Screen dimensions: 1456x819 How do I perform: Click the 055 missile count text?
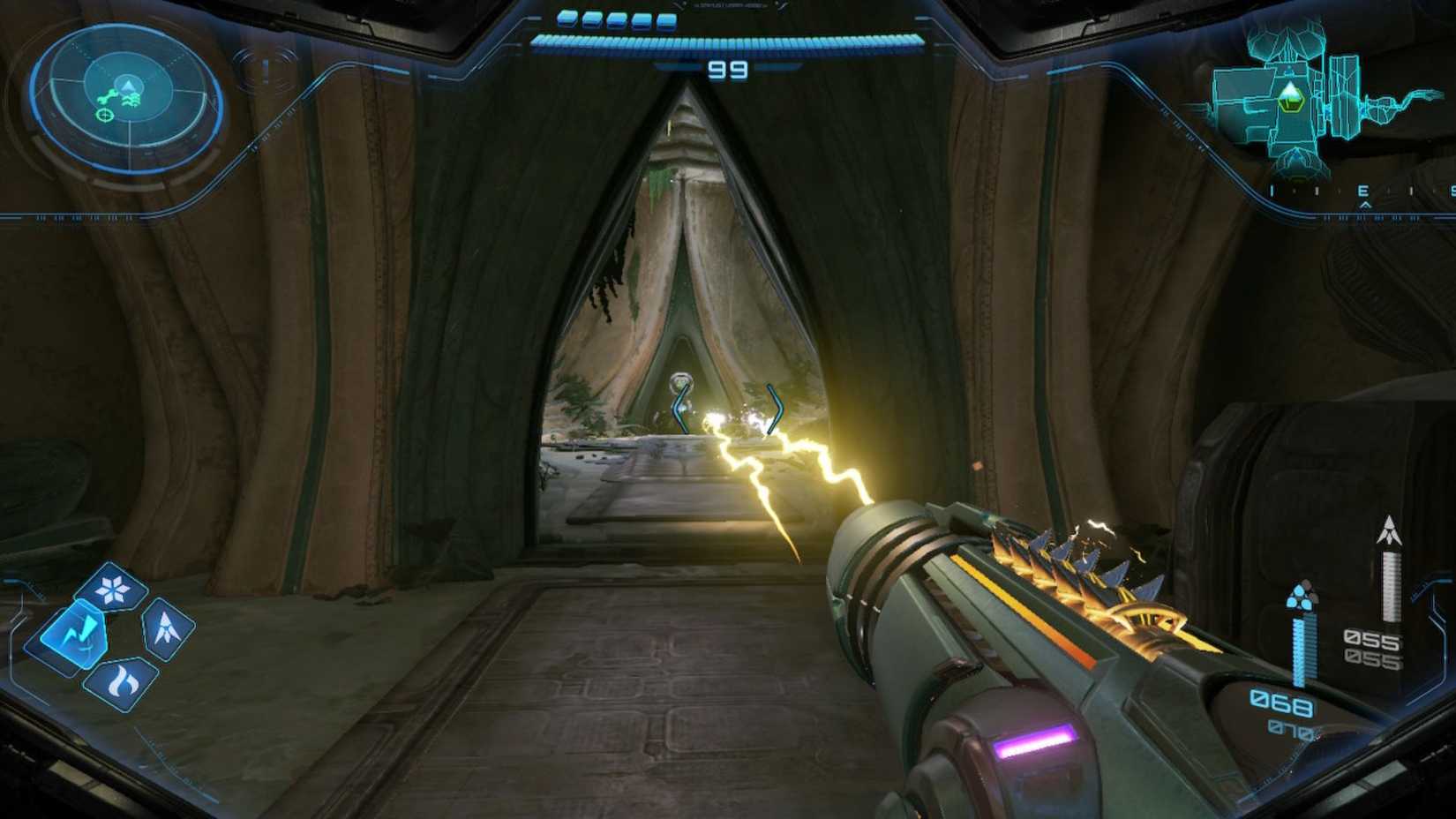click(1372, 641)
